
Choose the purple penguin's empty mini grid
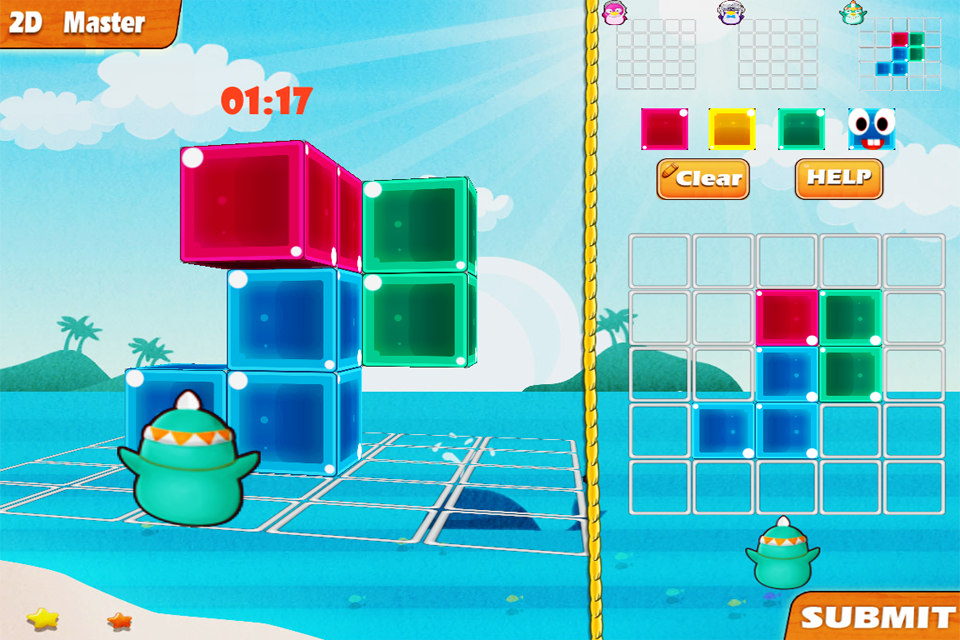click(778, 54)
